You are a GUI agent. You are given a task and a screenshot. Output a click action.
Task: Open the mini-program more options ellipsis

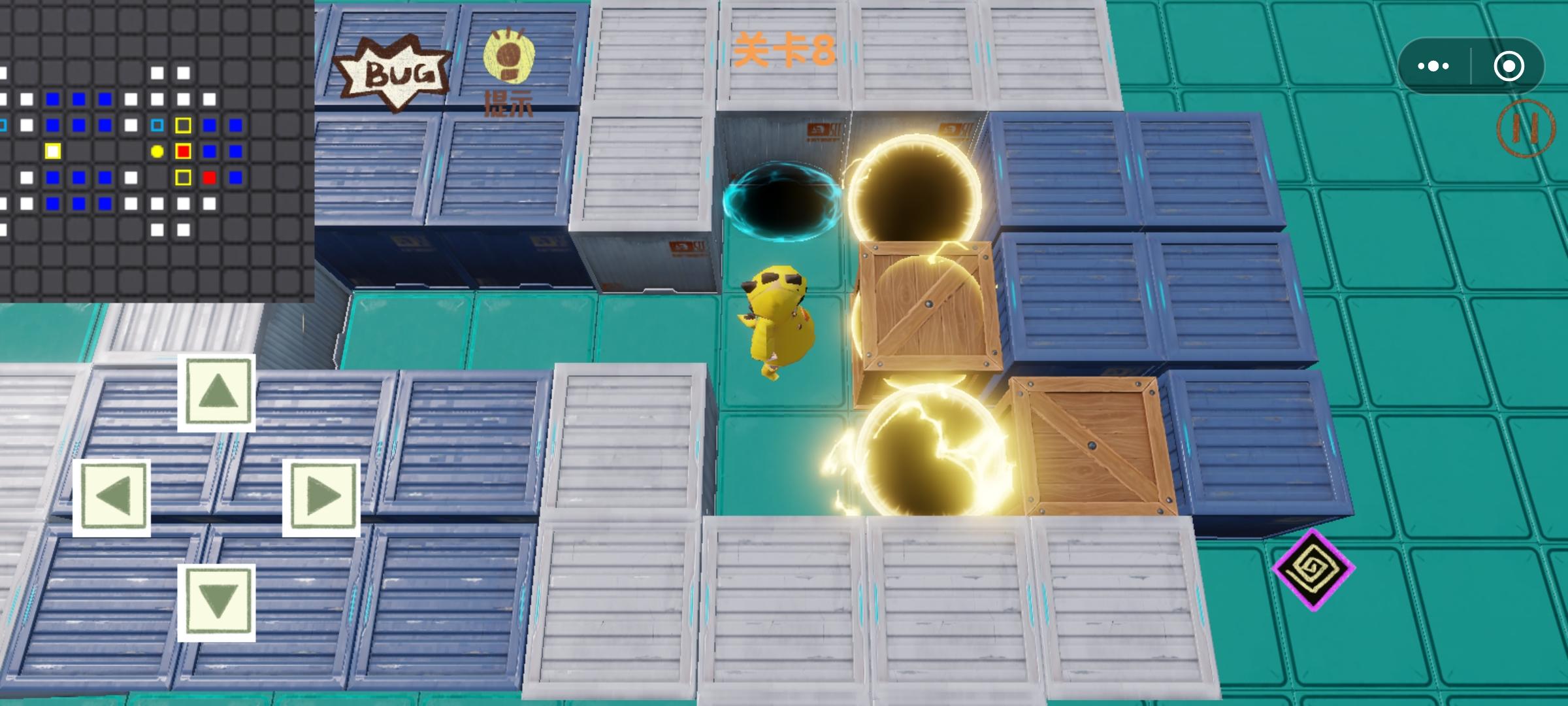click(x=1433, y=65)
